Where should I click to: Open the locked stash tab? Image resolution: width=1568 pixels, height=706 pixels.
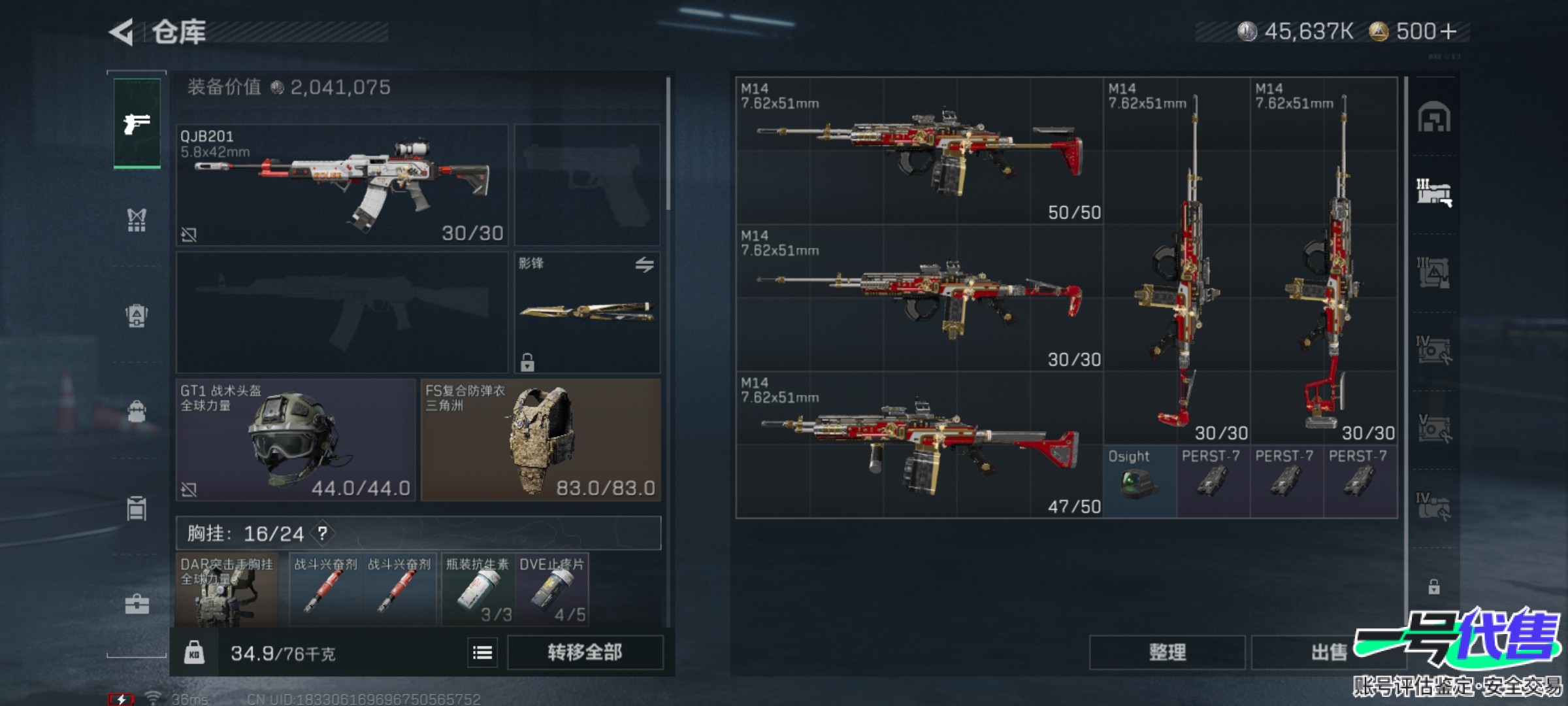pyautogui.click(x=1433, y=586)
